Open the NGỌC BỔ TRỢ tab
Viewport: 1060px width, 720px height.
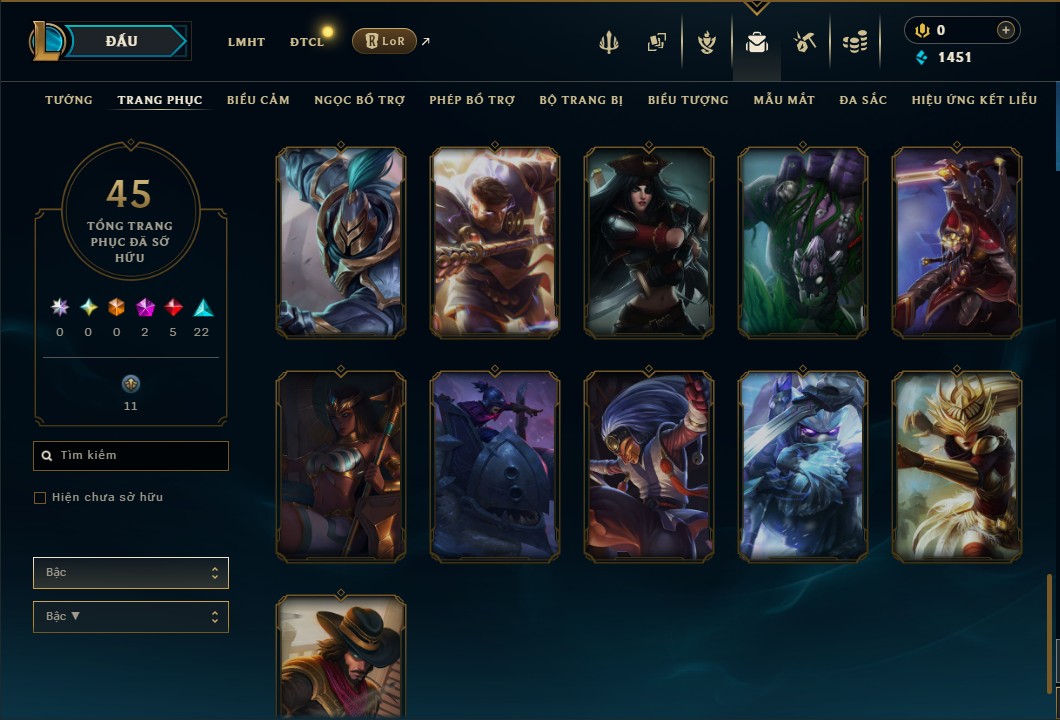coord(359,100)
